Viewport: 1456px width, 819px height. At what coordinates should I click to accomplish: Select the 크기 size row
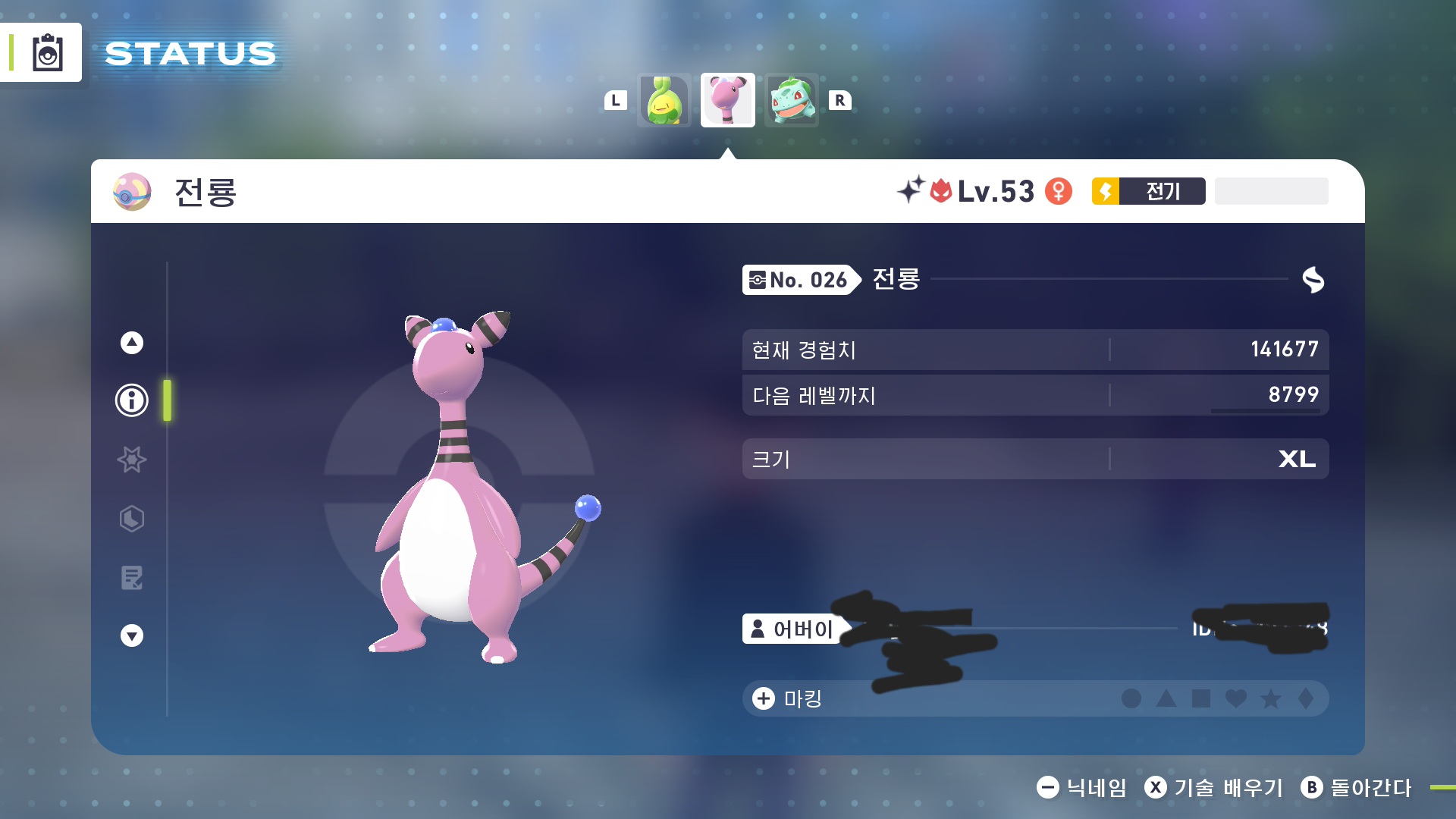pyautogui.click(x=1035, y=459)
